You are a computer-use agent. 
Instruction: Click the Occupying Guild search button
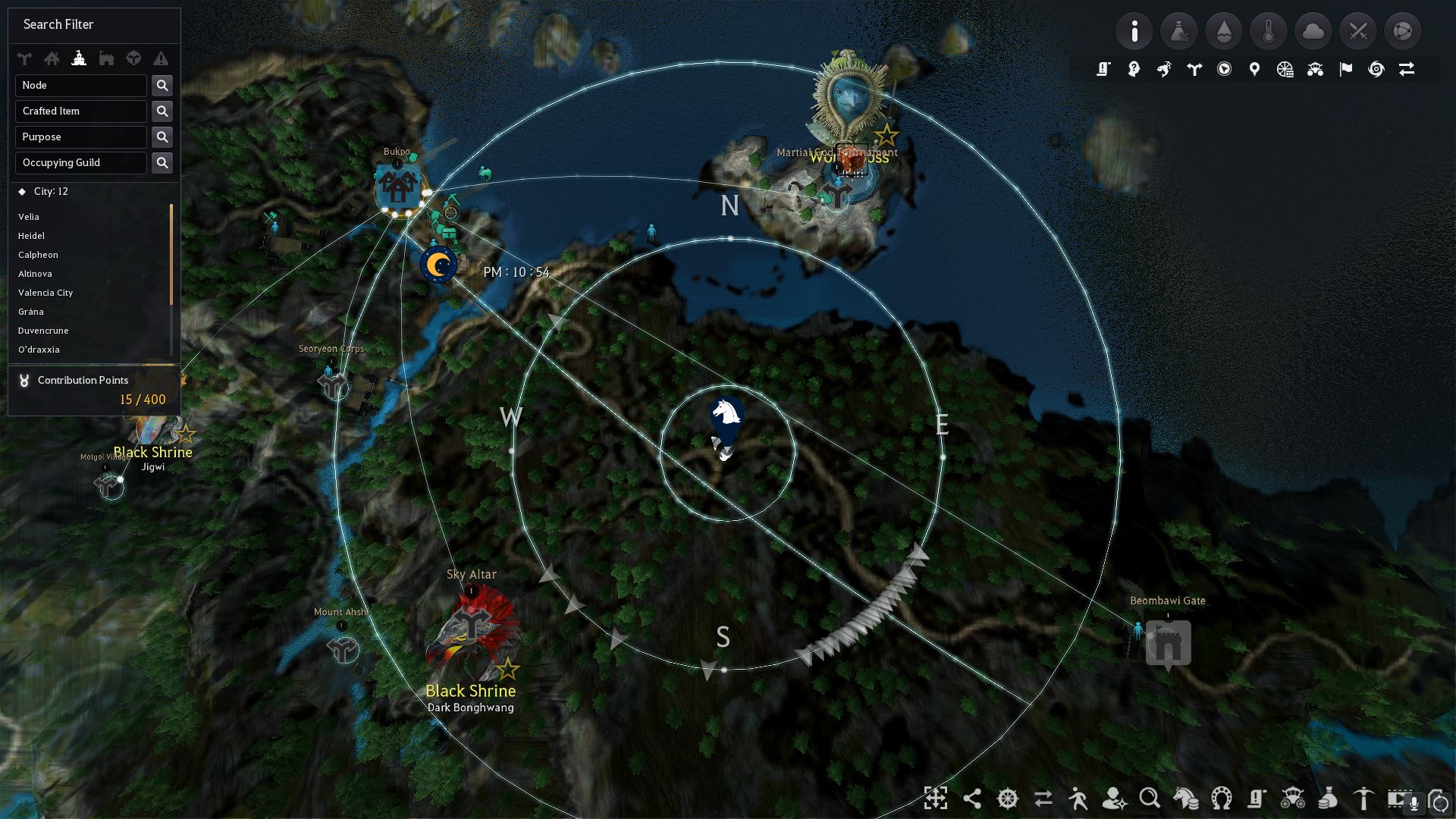pyautogui.click(x=162, y=162)
